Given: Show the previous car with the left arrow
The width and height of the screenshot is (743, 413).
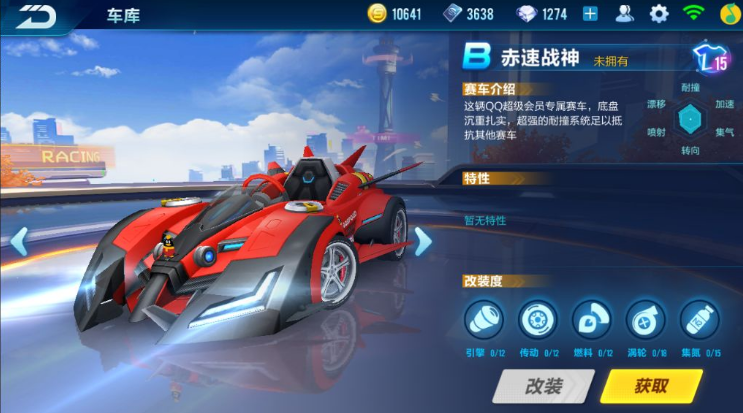Looking at the screenshot, I should [18, 241].
